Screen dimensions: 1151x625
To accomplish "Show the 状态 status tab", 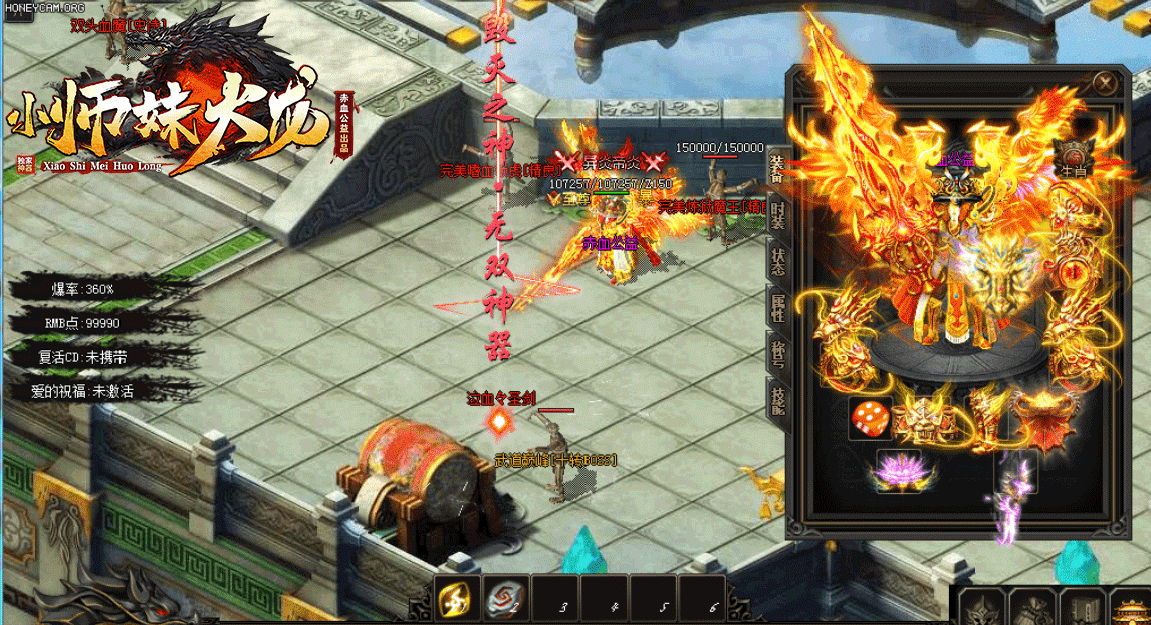I will pos(777,259).
